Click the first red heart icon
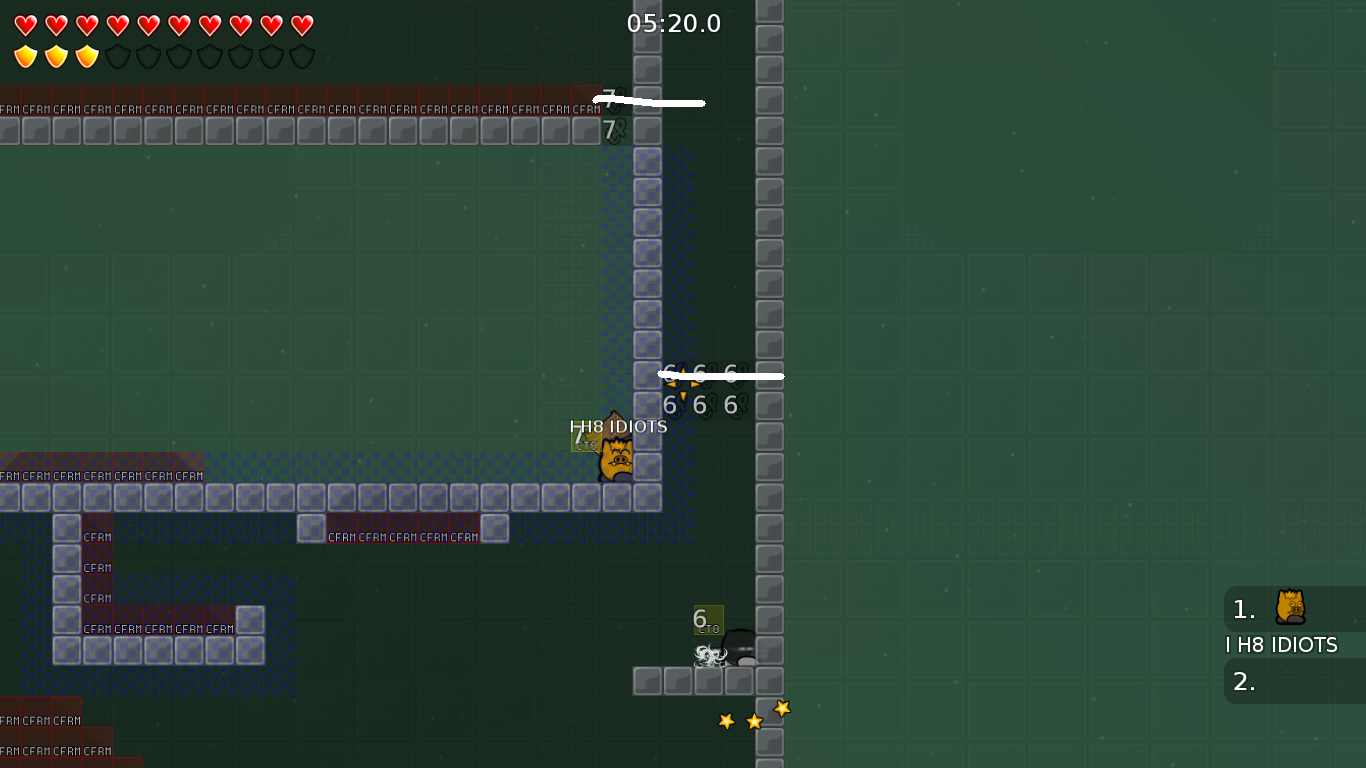The width and height of the screenshot is (1366, 768). pyautogui.click(x=27, y=23)
